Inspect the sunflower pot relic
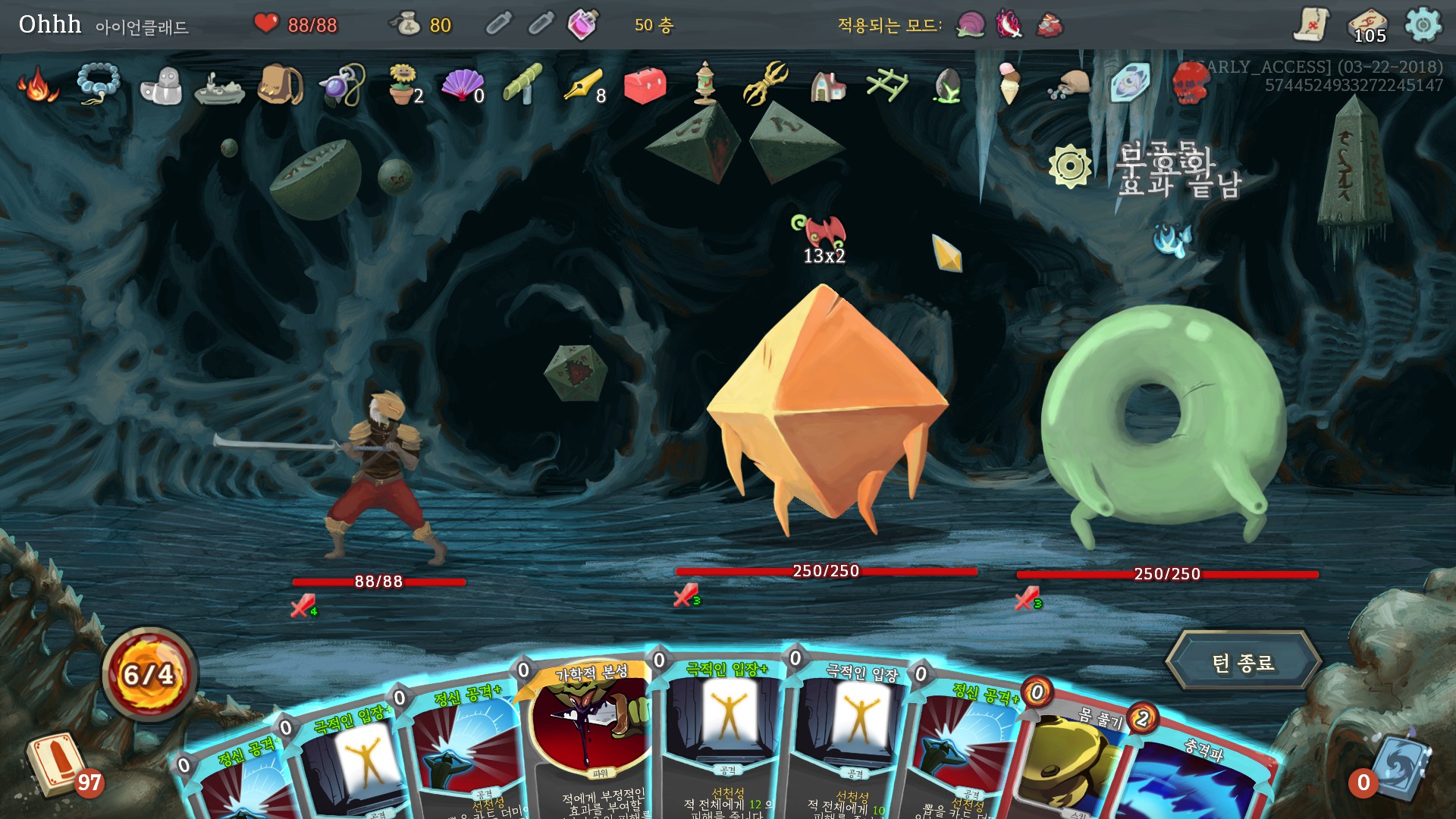Screen dimensions: 1456x819 [x=404, y=84]
